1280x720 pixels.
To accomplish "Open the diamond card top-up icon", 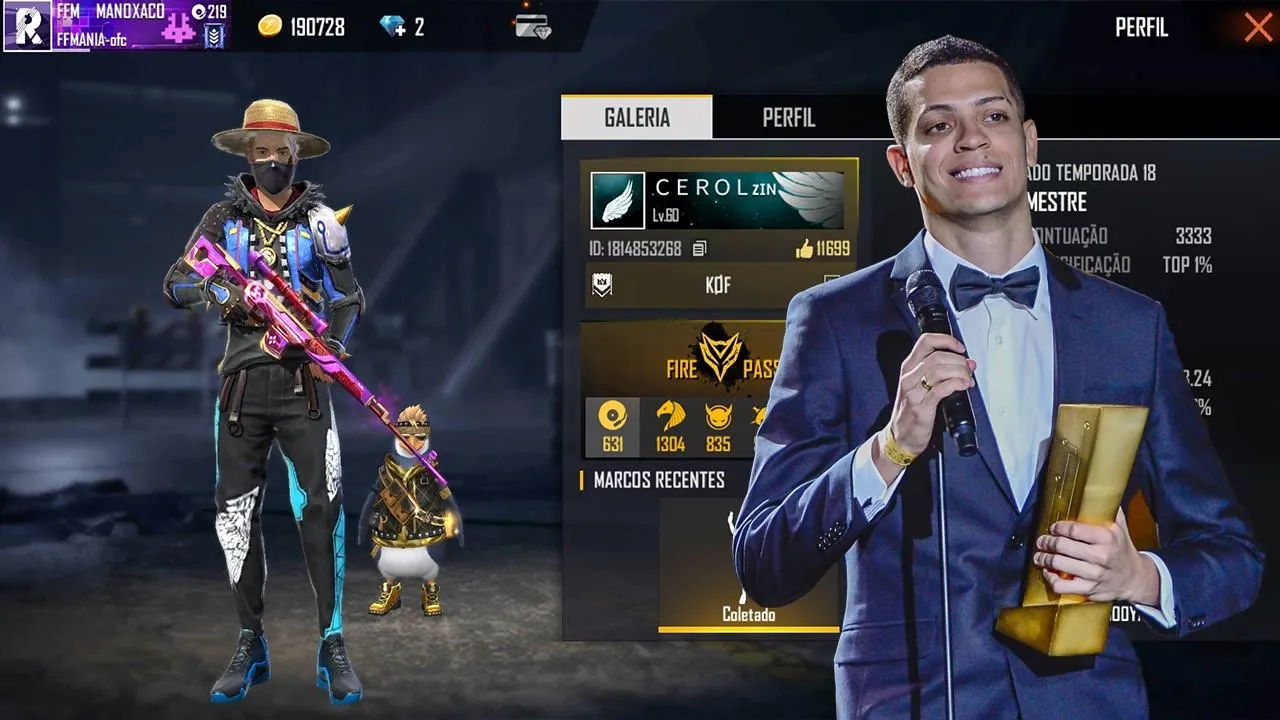I will tap(533, 27).
